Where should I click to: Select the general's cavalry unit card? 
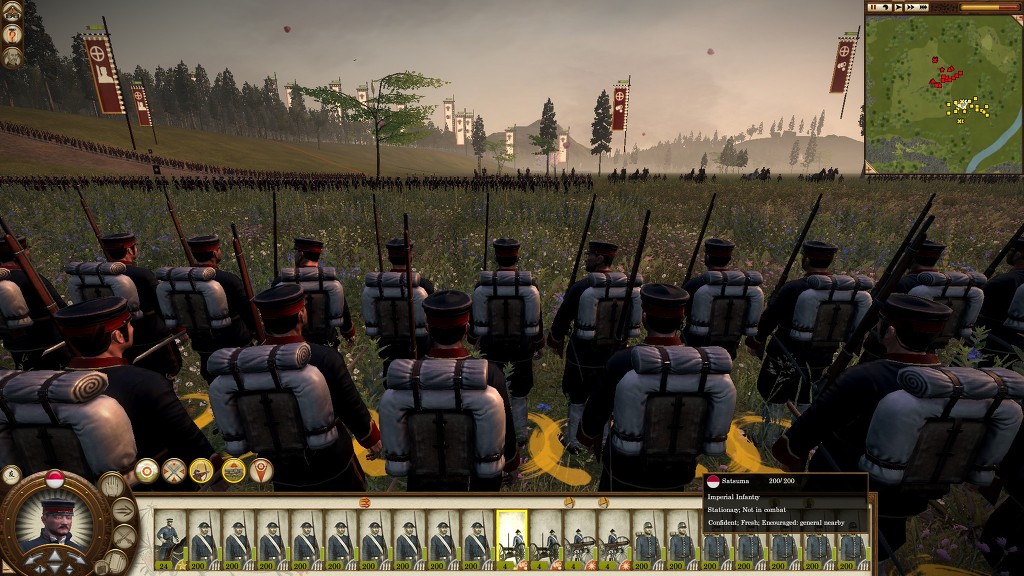point(170,538)
